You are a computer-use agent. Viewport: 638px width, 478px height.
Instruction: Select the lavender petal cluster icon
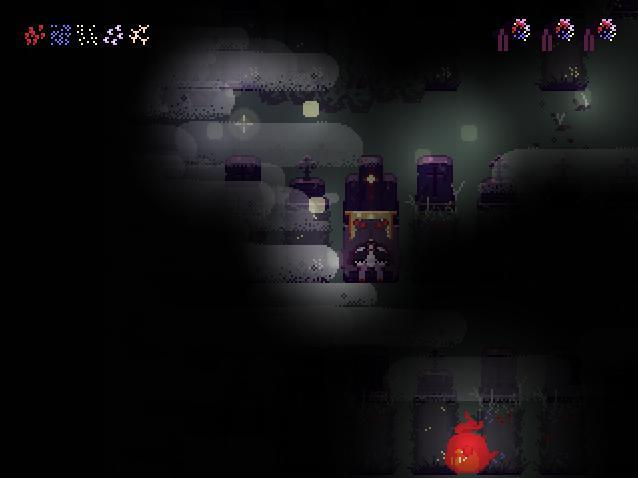[x=114, y=36]
